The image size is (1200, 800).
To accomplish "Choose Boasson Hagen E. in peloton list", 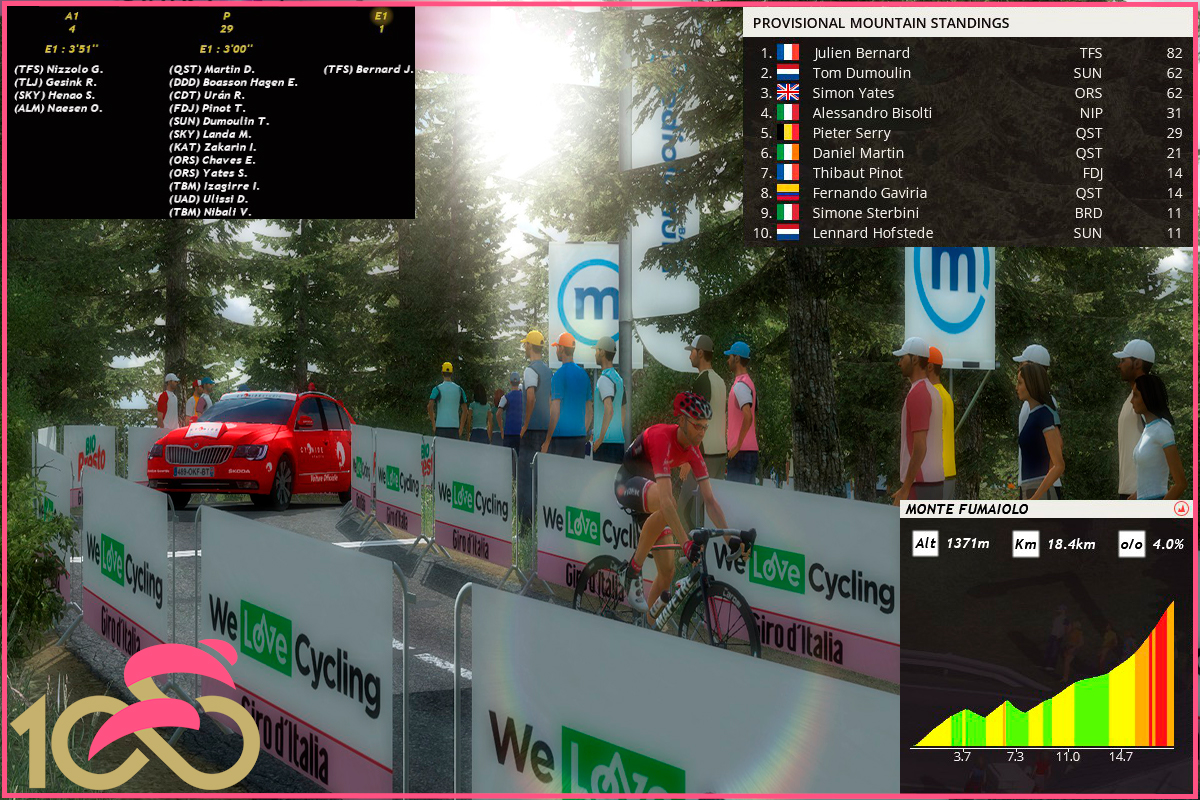I will (x=233, y=82).
